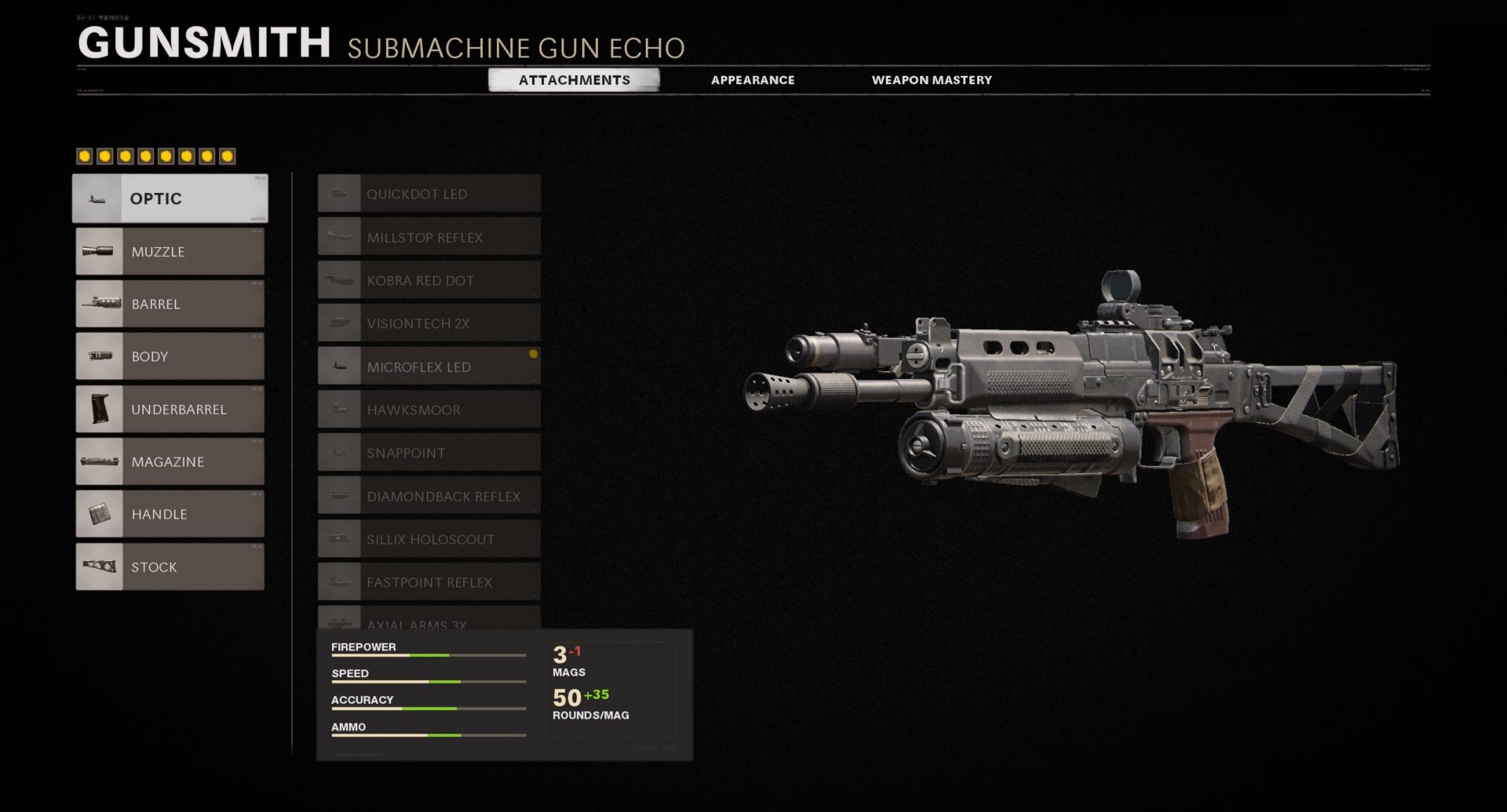Select the Snappoint sight
The width and height of the screenshot is (1507, 812).
(429, 453)
